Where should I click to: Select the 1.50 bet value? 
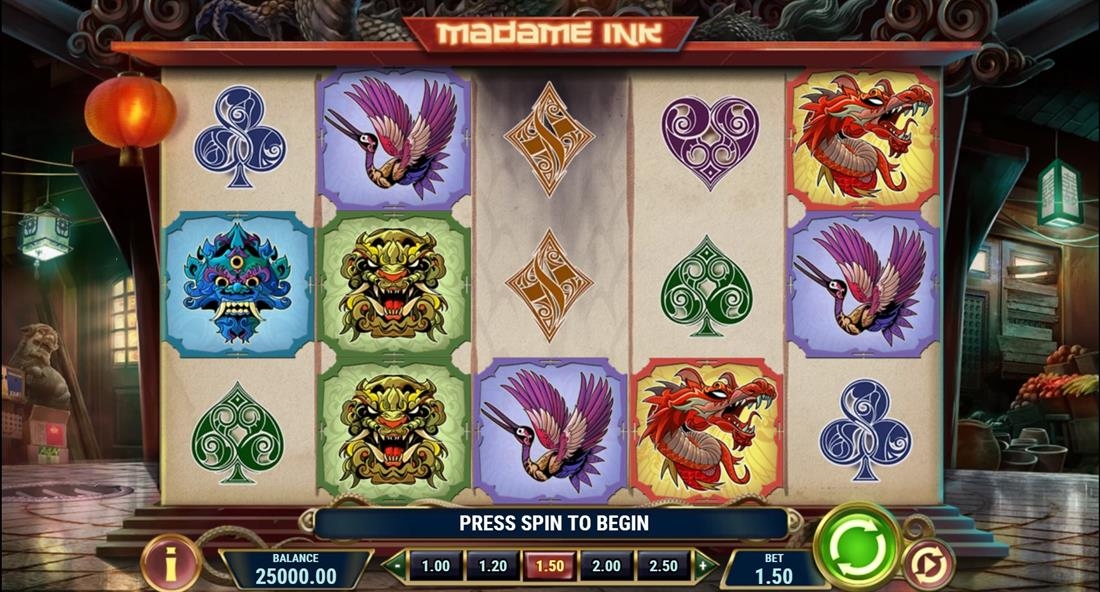pyautogui.click(x=549, y=566)
